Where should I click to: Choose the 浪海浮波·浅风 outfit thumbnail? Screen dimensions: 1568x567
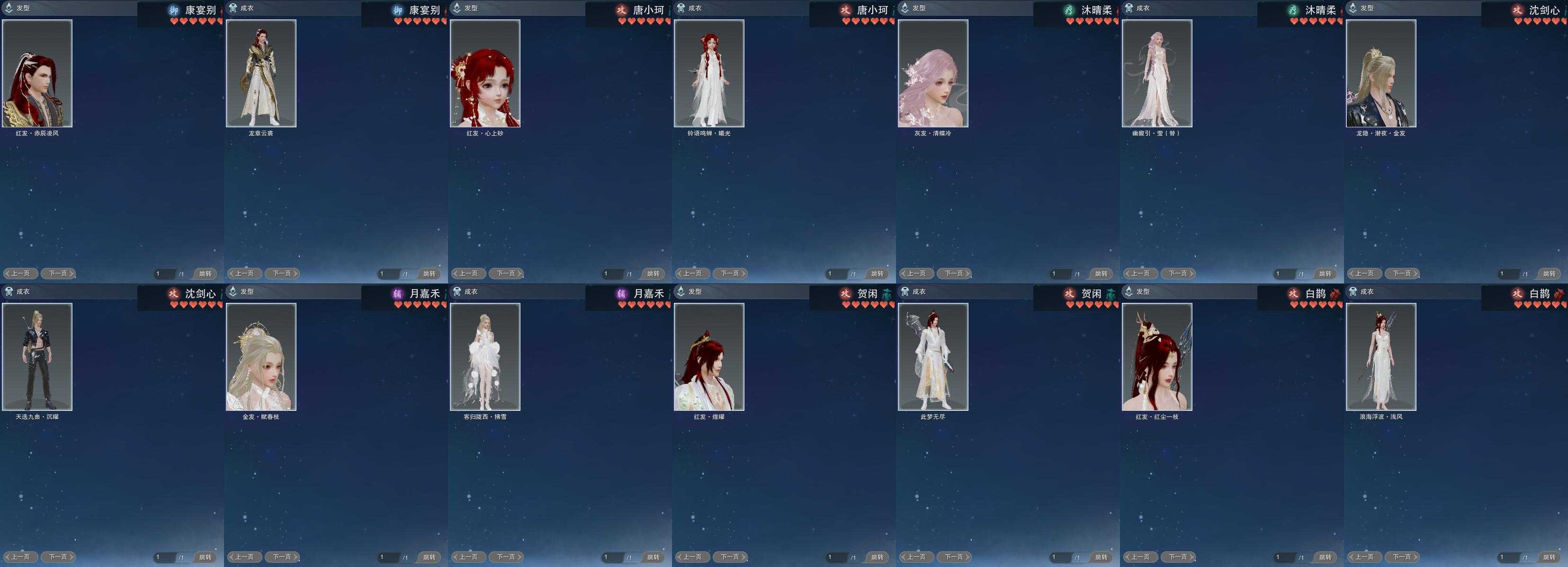tap(1381, 356)
